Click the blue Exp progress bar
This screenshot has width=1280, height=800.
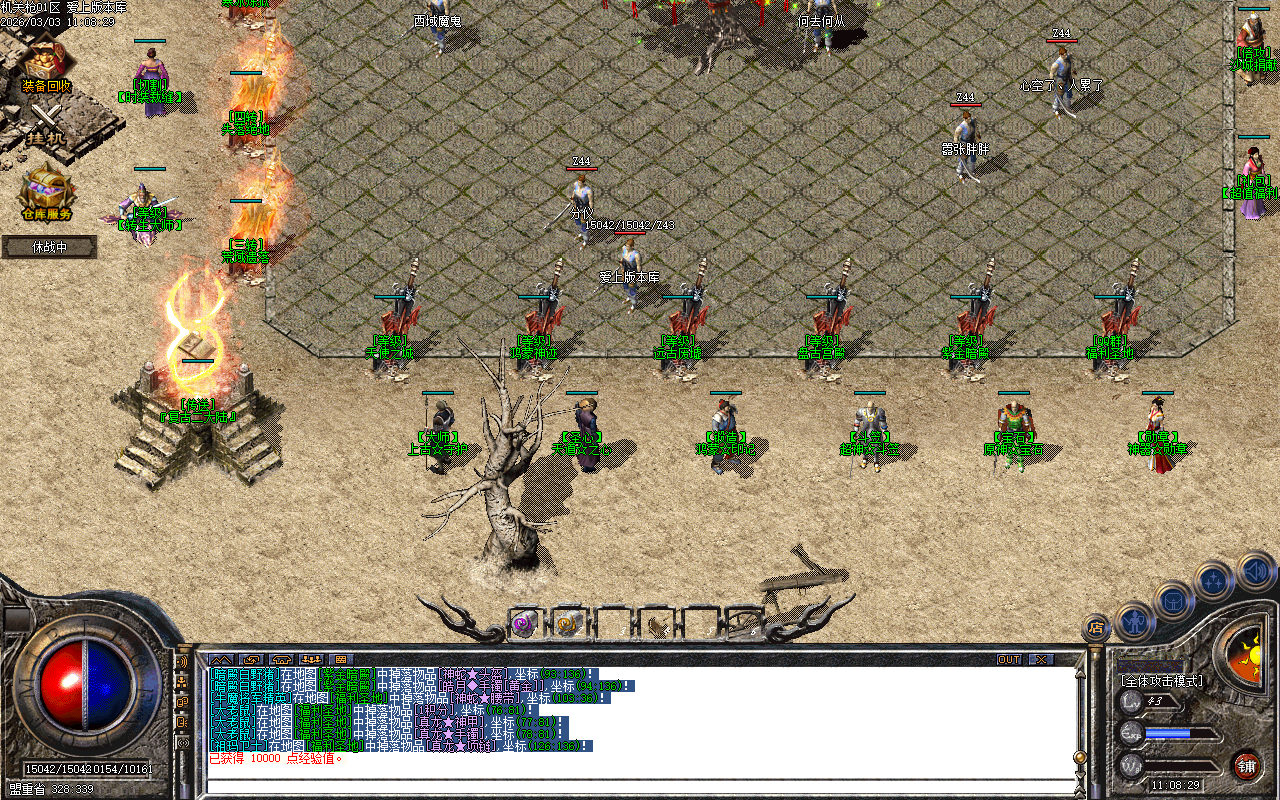point(1168,734)
